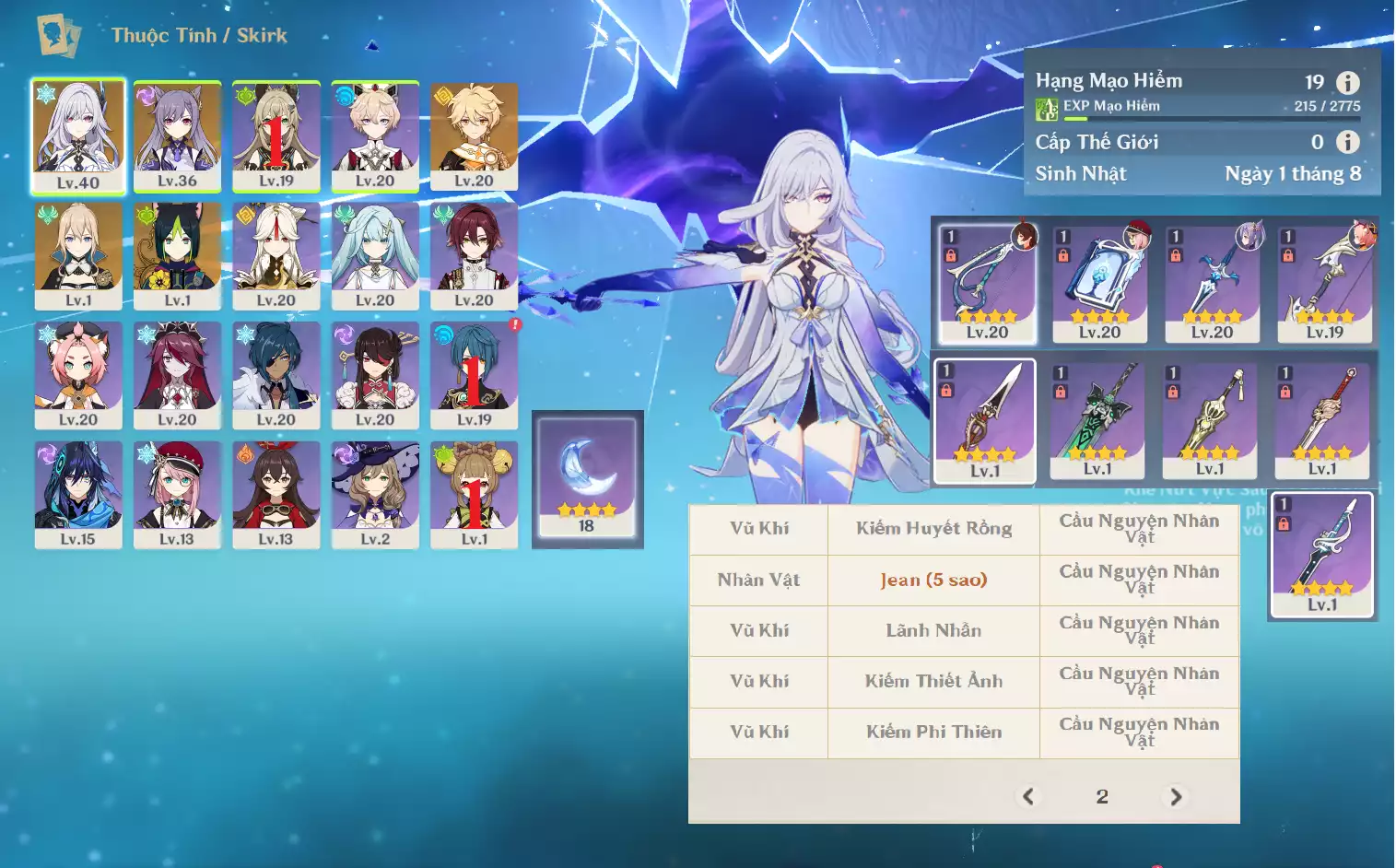
Task: Select Tighnari's character portrait
Action: click(x=177, y=254)
